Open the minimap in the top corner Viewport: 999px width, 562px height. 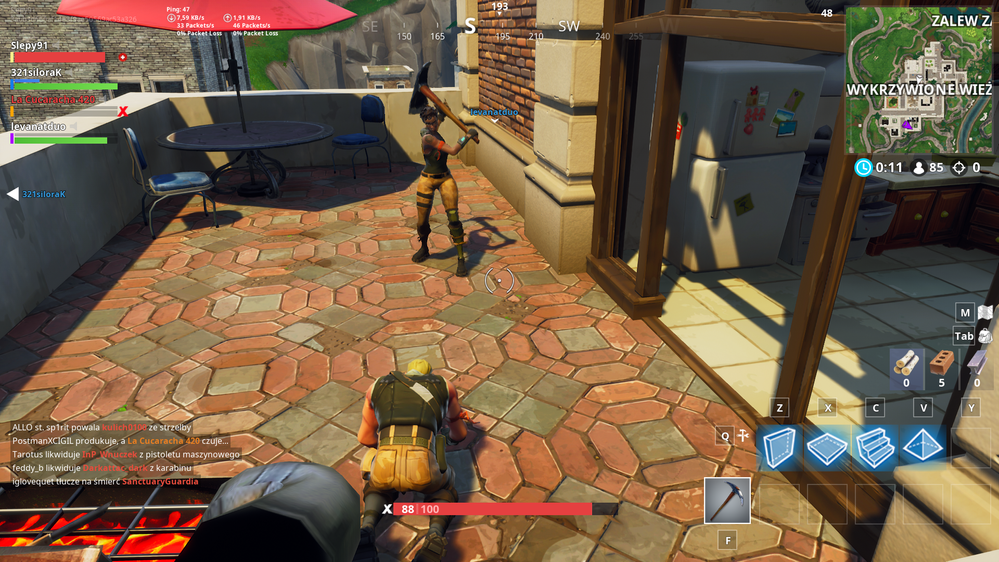[920, 80]
